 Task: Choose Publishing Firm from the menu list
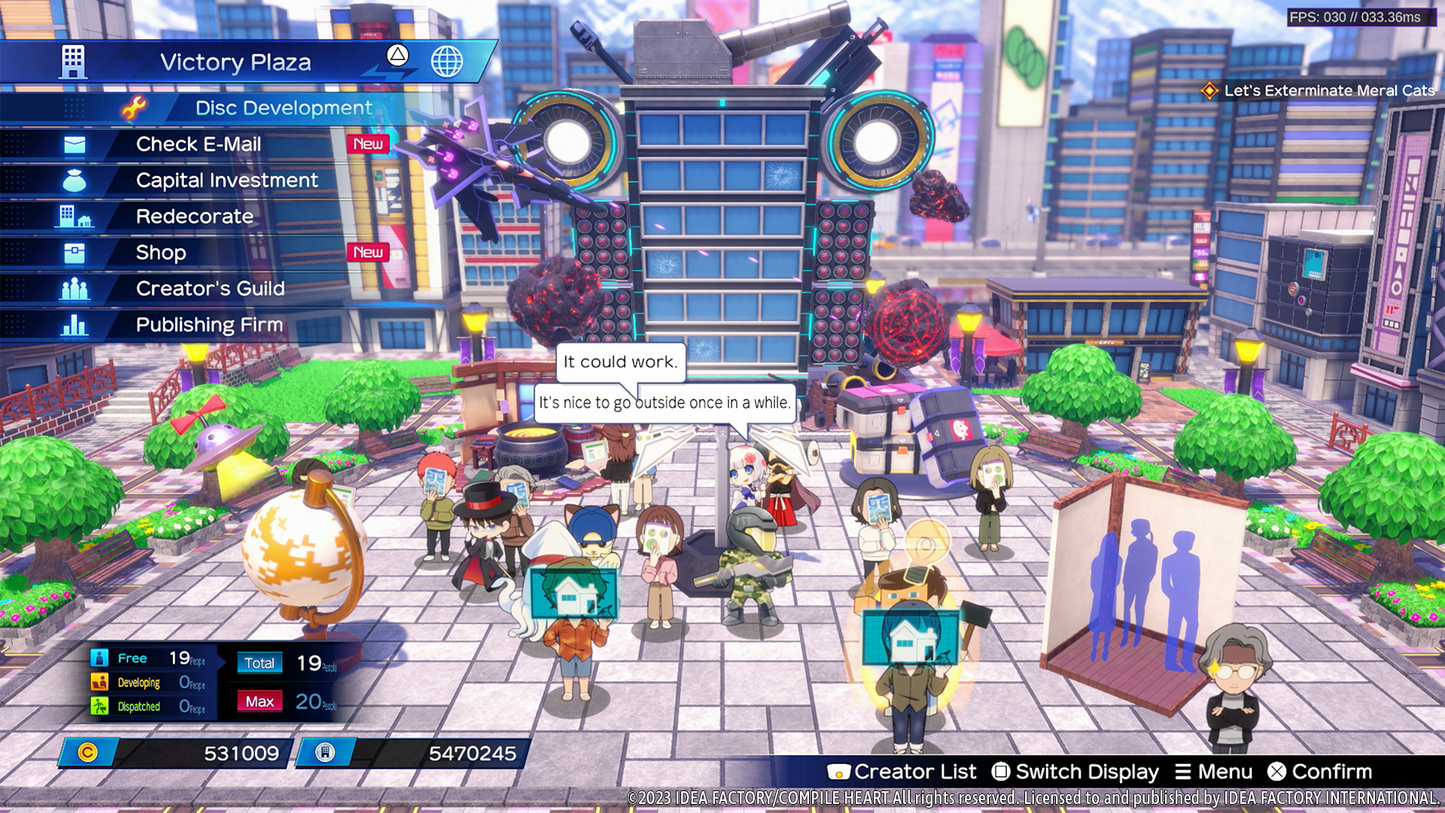[208, 324]
